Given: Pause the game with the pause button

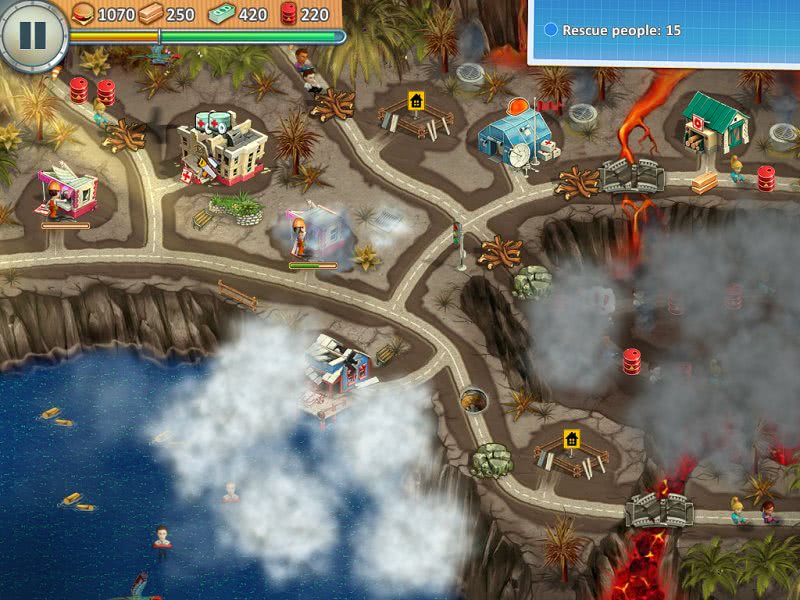Looking at the screenshot, I should point(33,35).
